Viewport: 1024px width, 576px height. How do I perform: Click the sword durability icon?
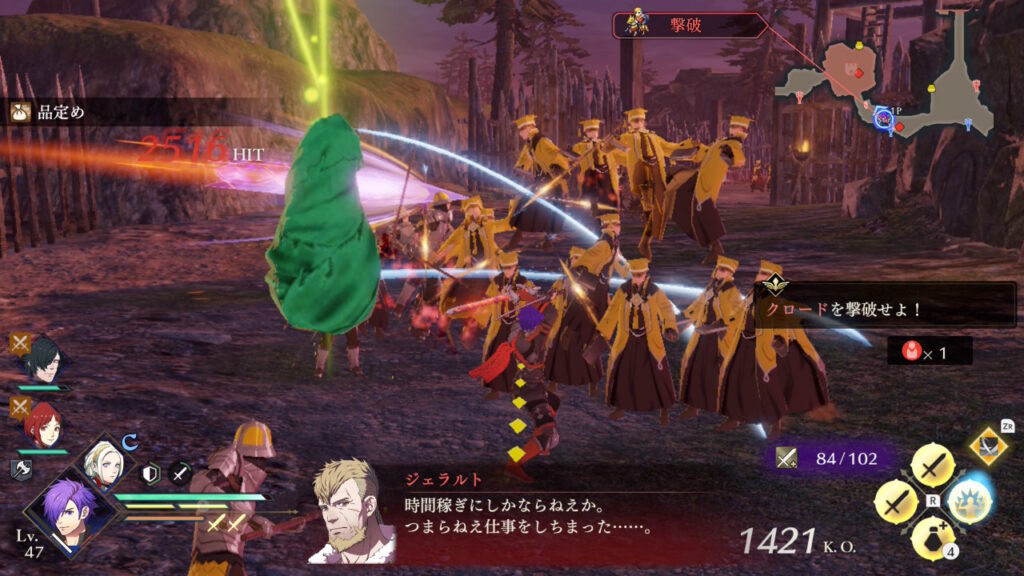787,458
